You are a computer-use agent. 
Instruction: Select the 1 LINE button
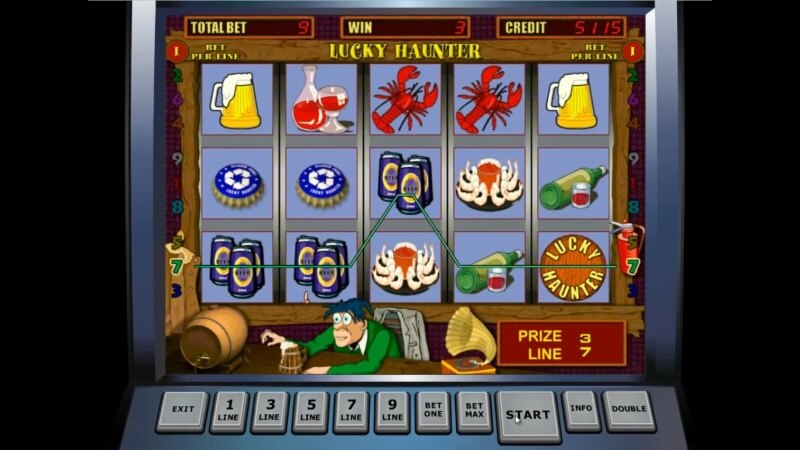(x=229, y=411)
